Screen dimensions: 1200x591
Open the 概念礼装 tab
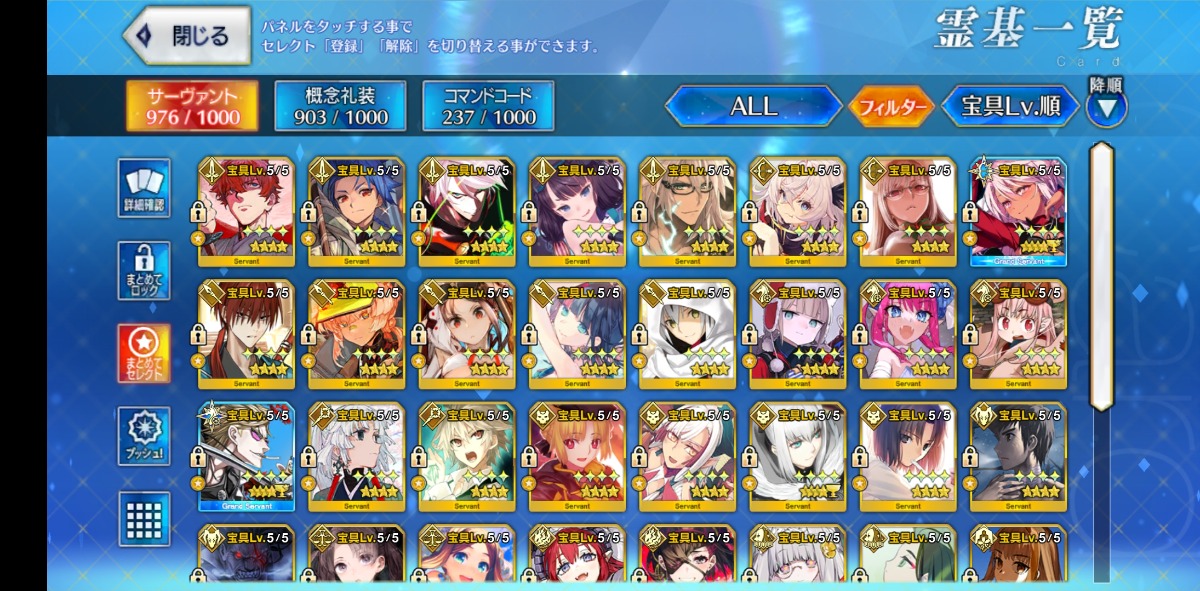(340, 106)
